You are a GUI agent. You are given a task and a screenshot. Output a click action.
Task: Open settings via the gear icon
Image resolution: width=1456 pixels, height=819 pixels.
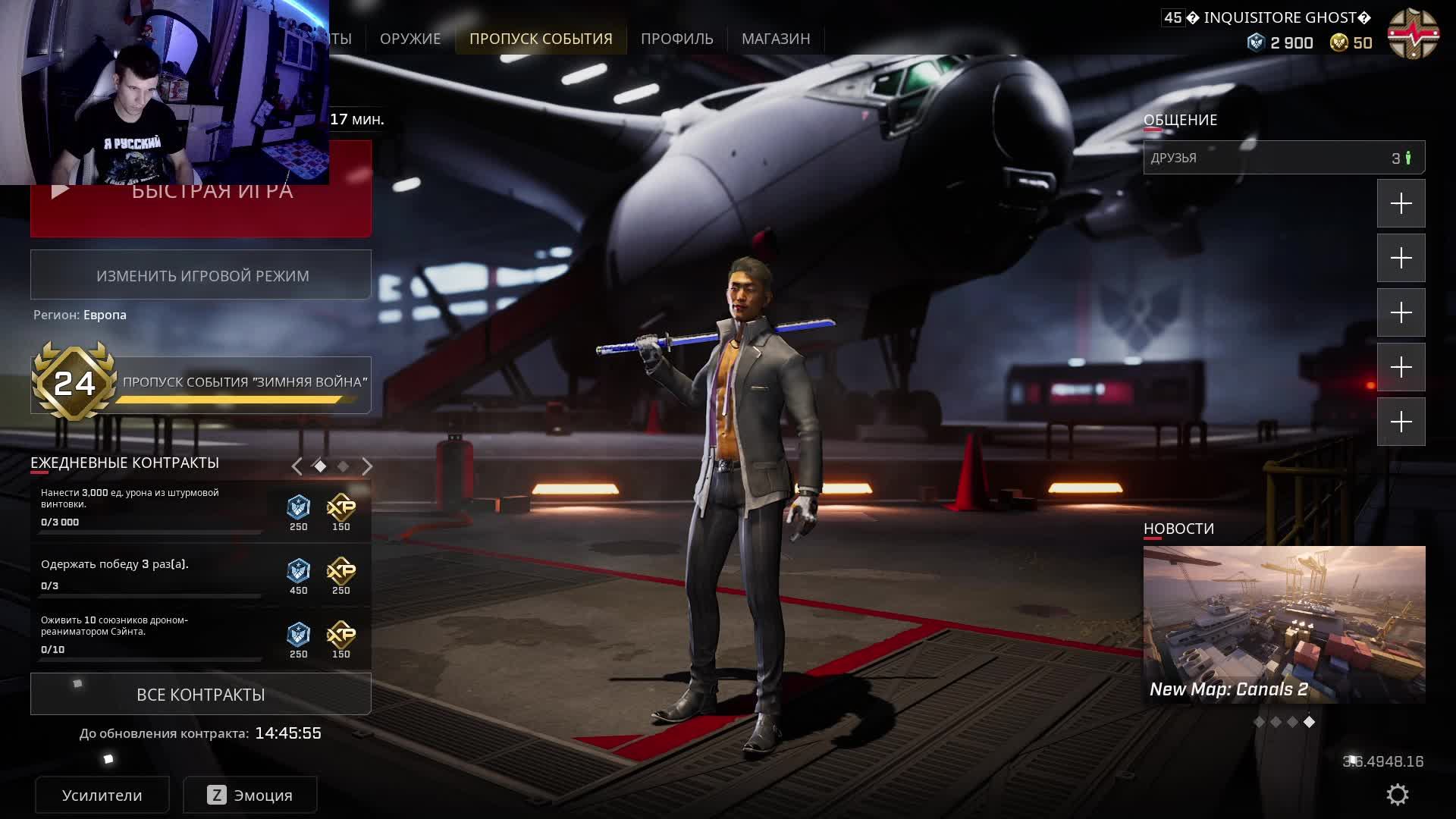[1397, 795]
